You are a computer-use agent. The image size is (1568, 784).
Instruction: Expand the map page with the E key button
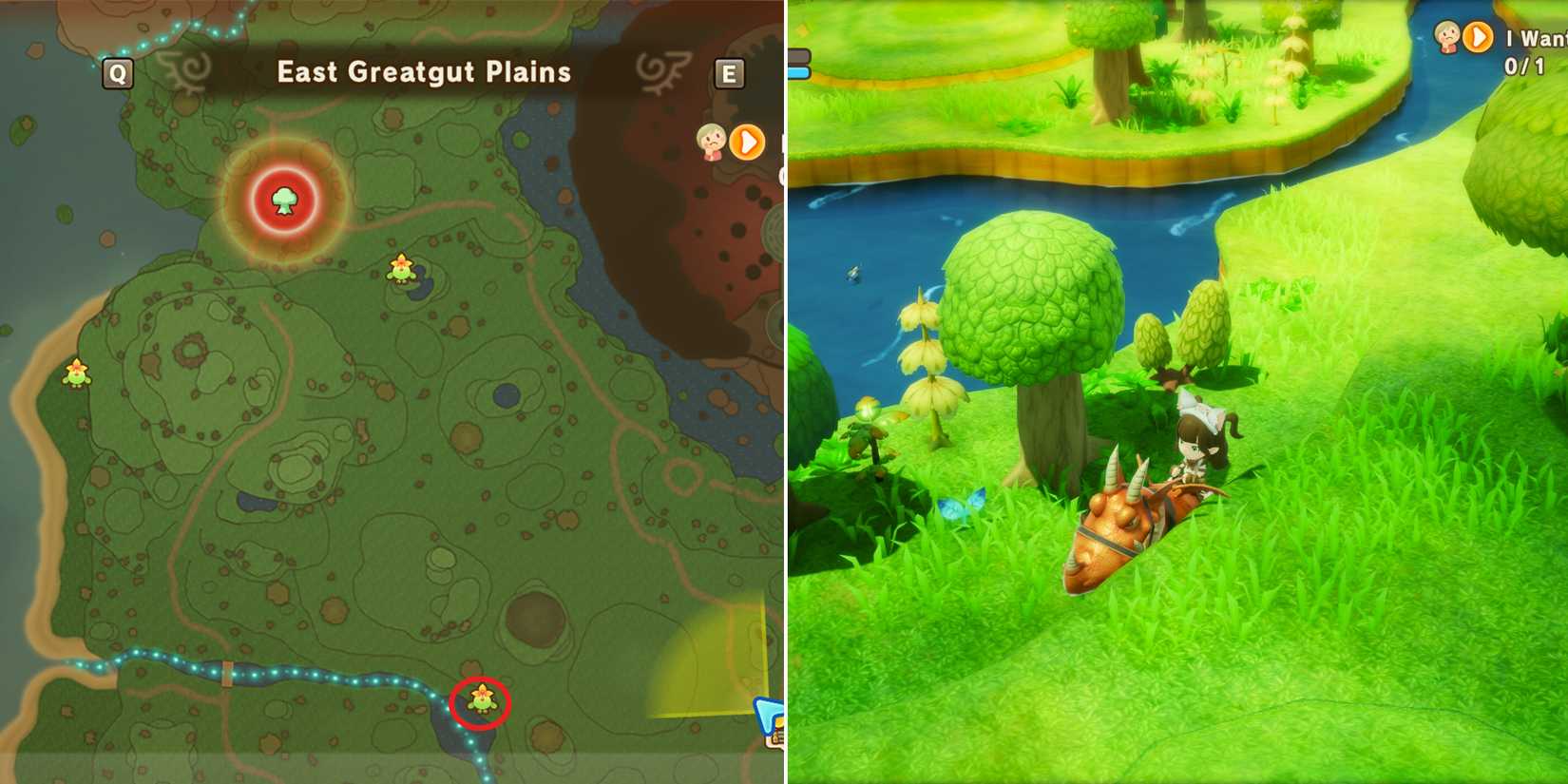[x=728, y=74]
